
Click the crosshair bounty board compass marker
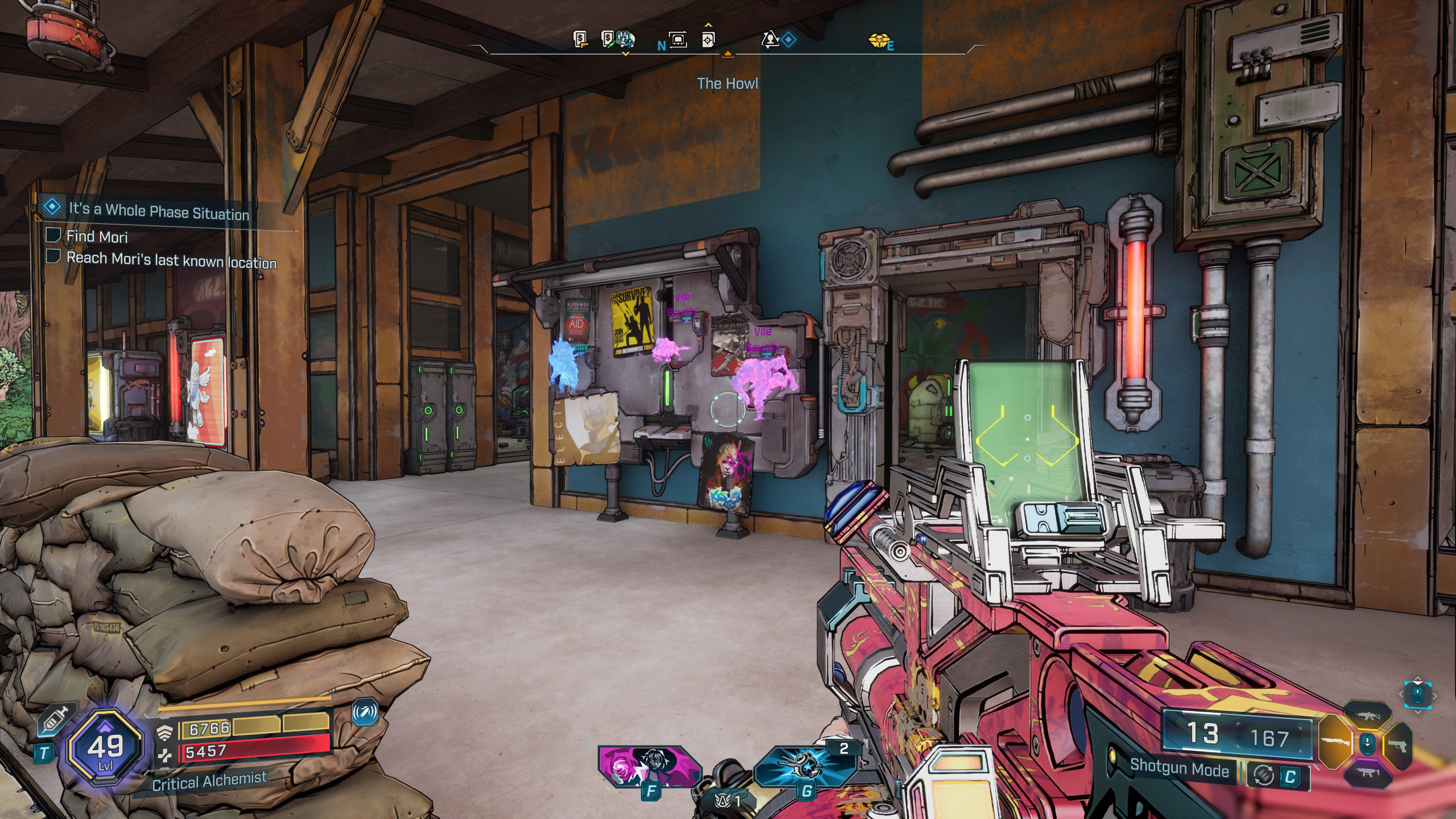click(x=708, y=39)
